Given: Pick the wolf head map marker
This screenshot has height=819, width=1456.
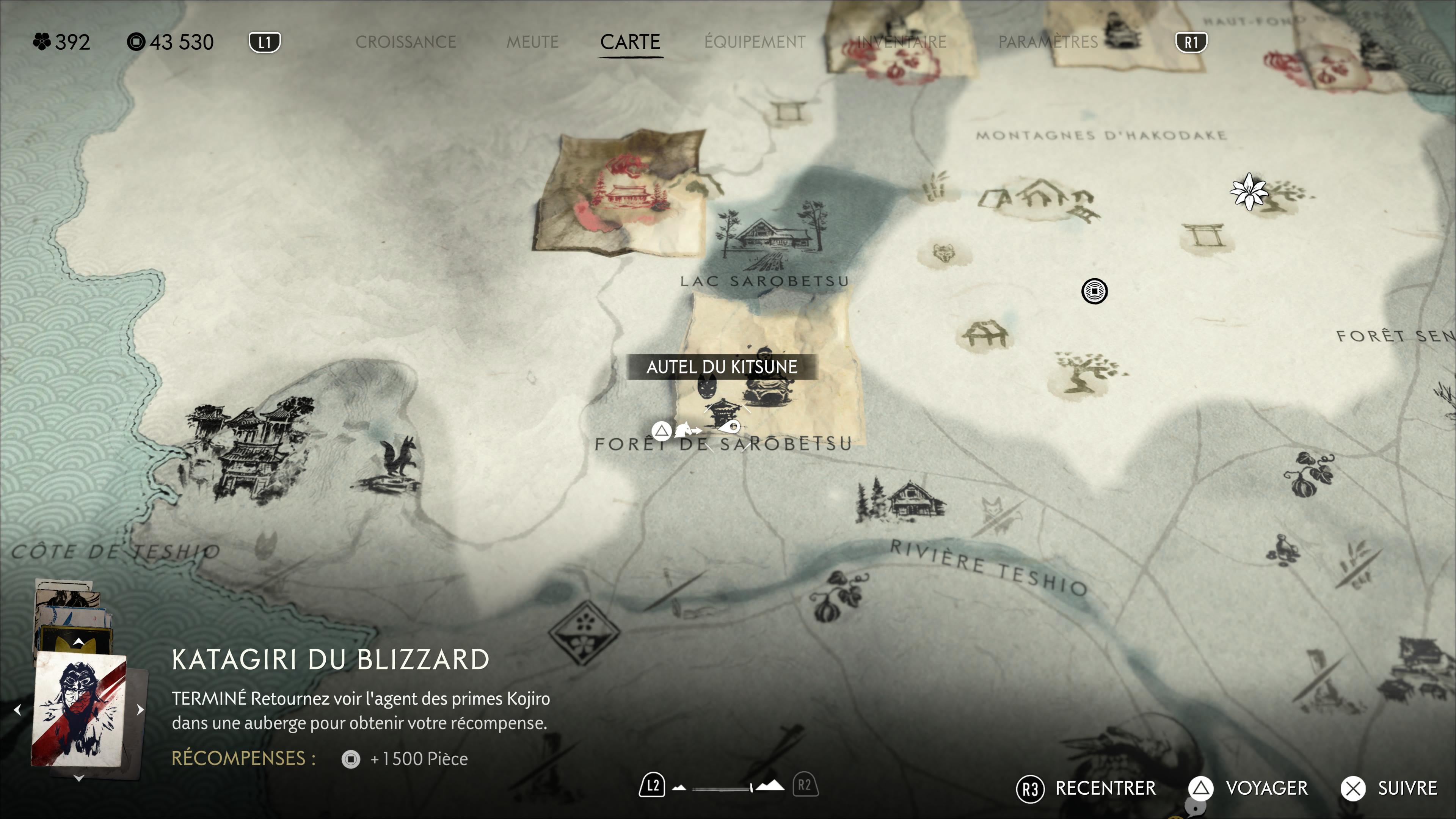Looking at the screenshot, I should [x=943, y=253].
